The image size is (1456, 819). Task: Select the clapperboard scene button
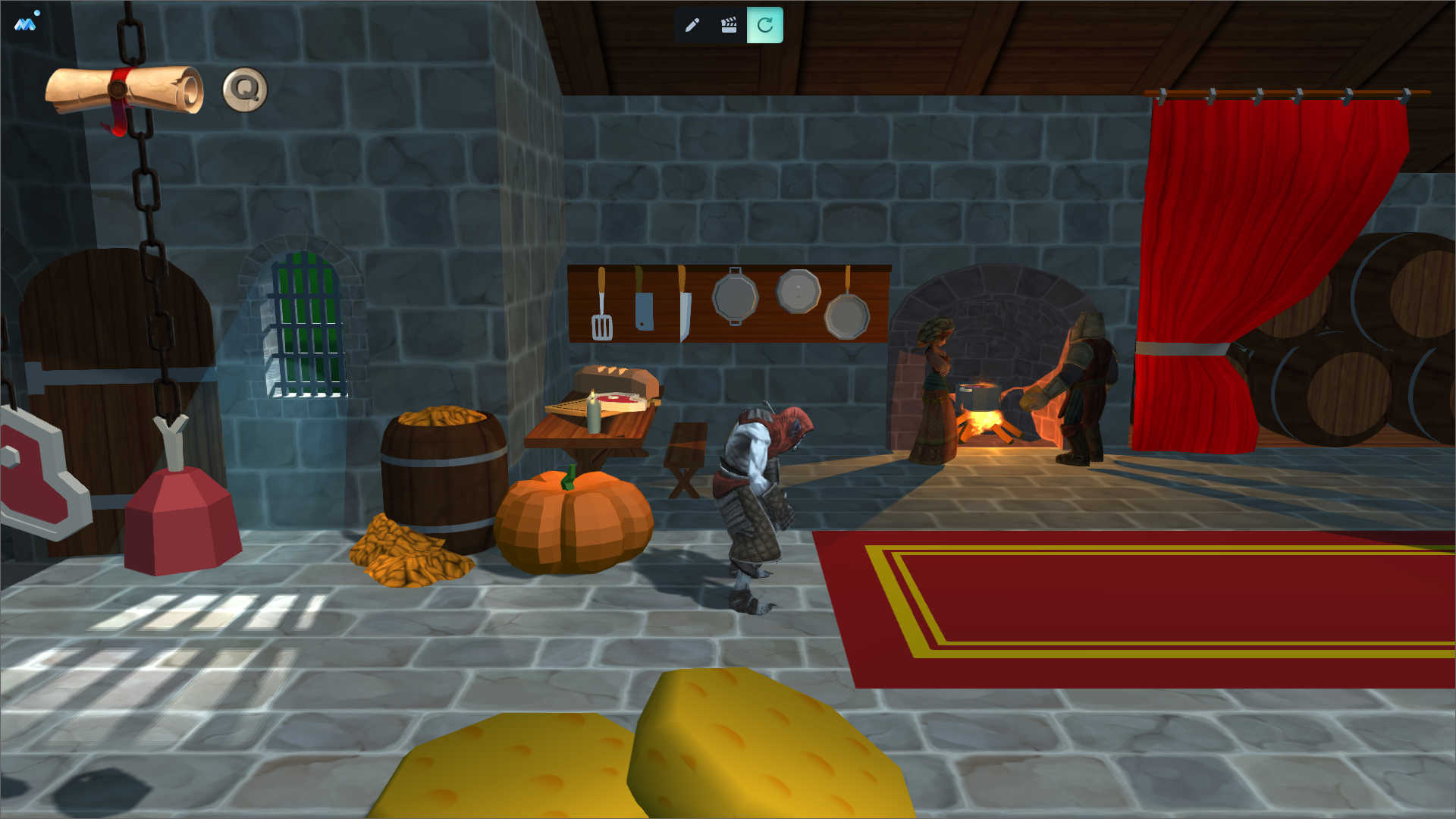729,25
